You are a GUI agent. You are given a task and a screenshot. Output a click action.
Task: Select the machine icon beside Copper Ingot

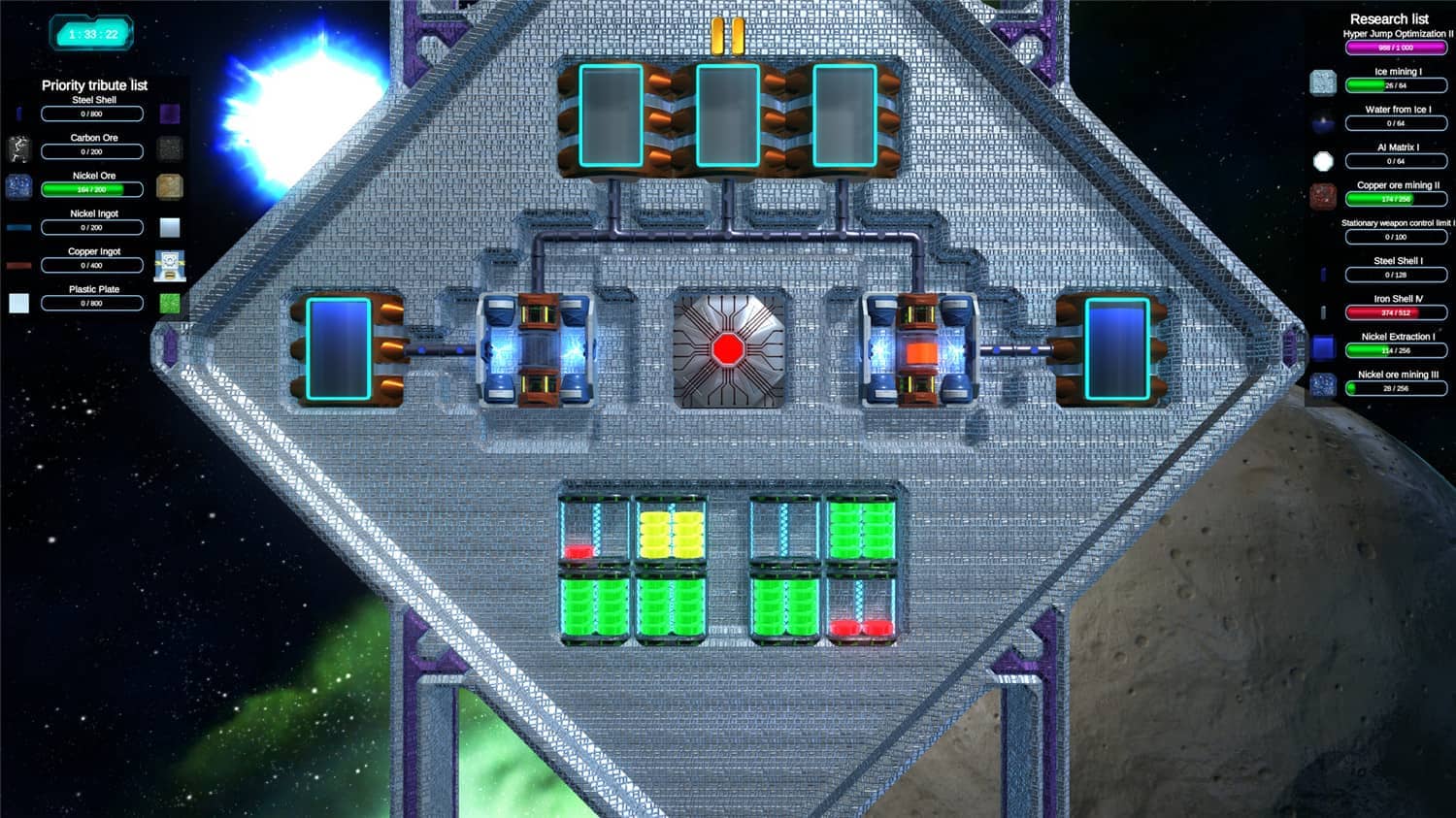pos(172,259)
